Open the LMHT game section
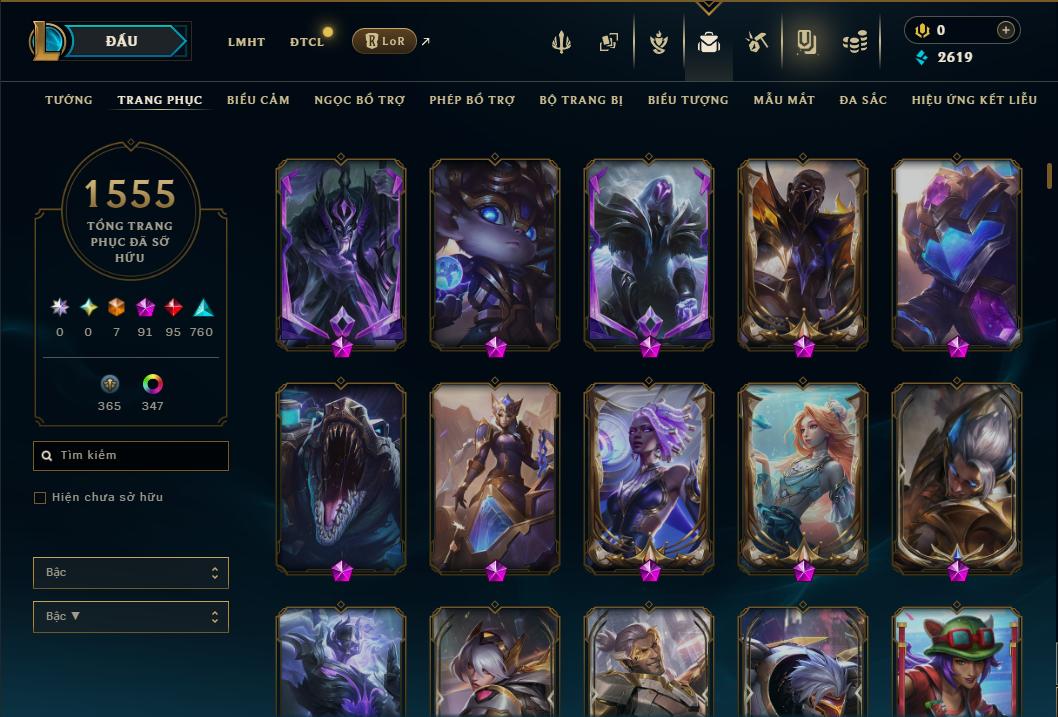This screenshot has width=1058, height=717. tap(246, 42)
